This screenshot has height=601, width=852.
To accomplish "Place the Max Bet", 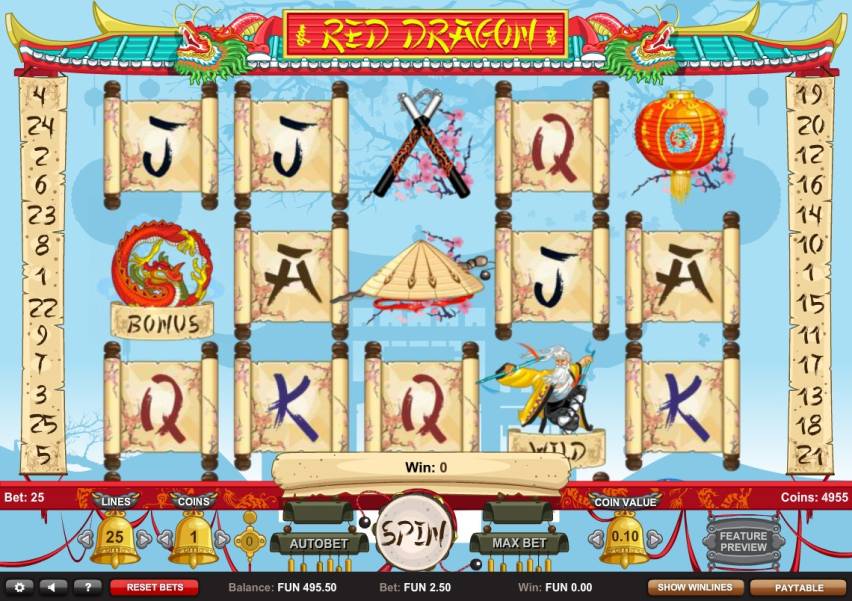I will 519,544.
